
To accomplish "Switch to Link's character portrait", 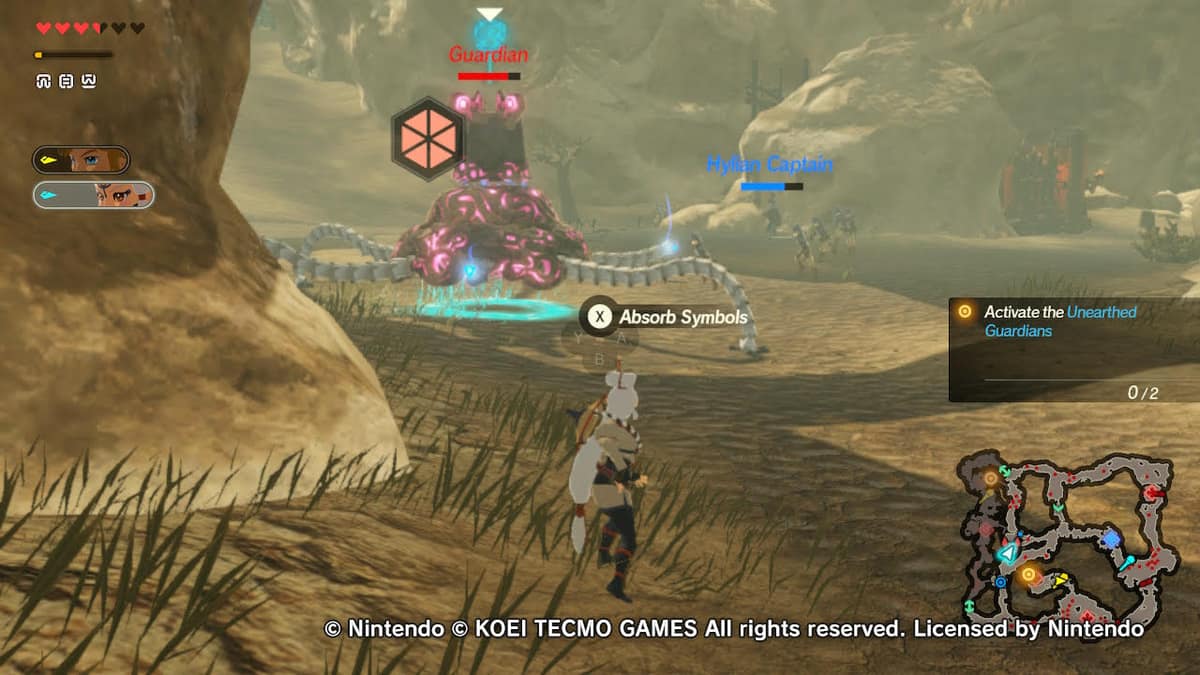I will [x=81, y=159].
